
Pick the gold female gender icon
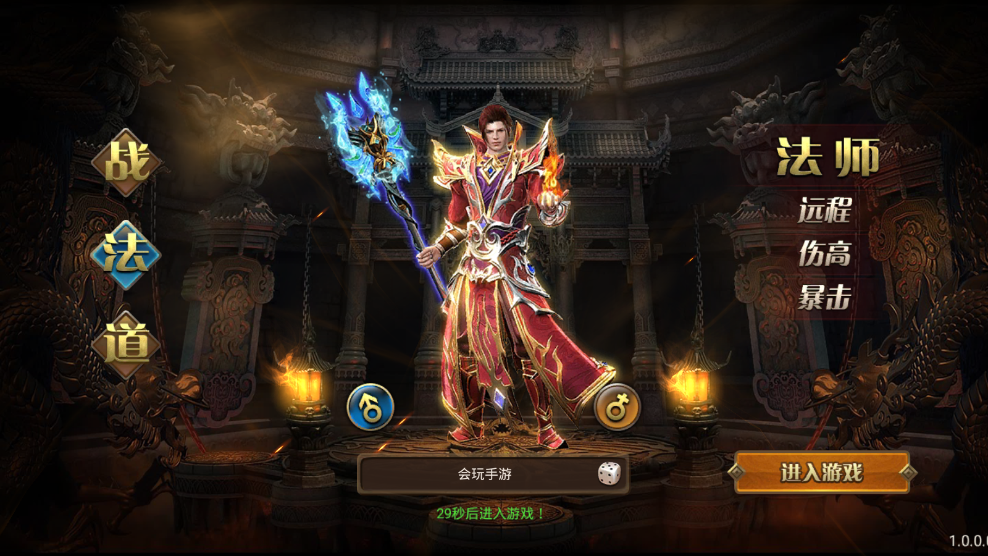(x=617, y=407)
